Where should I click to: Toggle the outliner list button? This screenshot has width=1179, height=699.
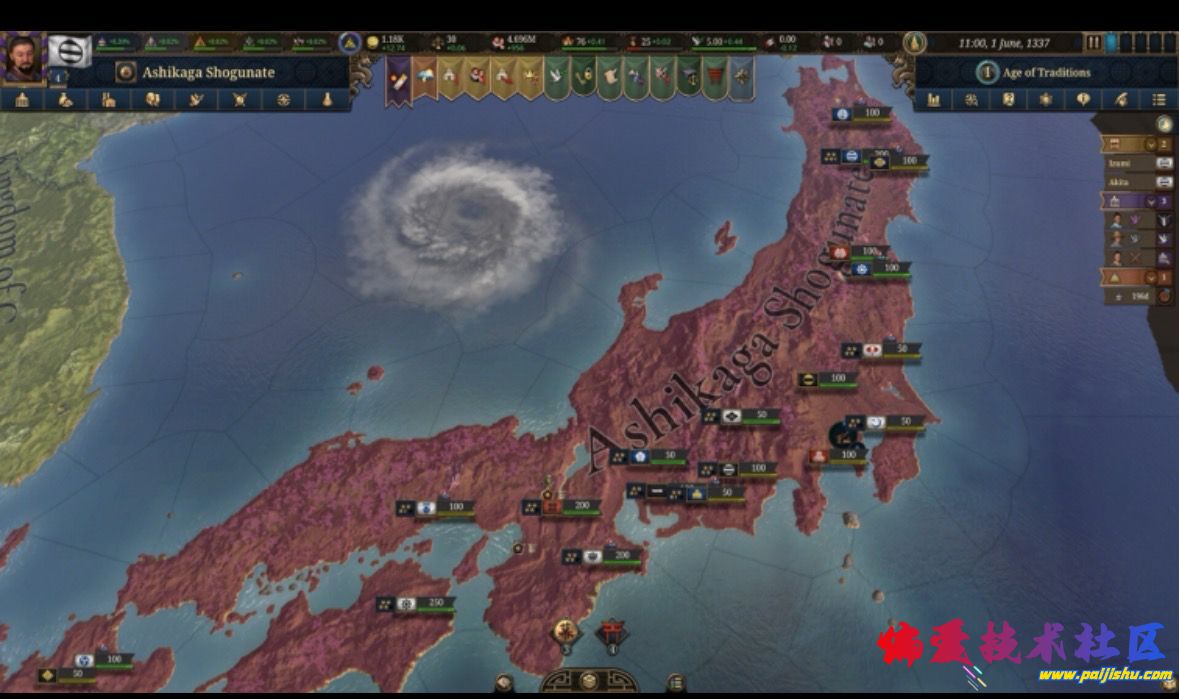click(x=1158, y=100)
